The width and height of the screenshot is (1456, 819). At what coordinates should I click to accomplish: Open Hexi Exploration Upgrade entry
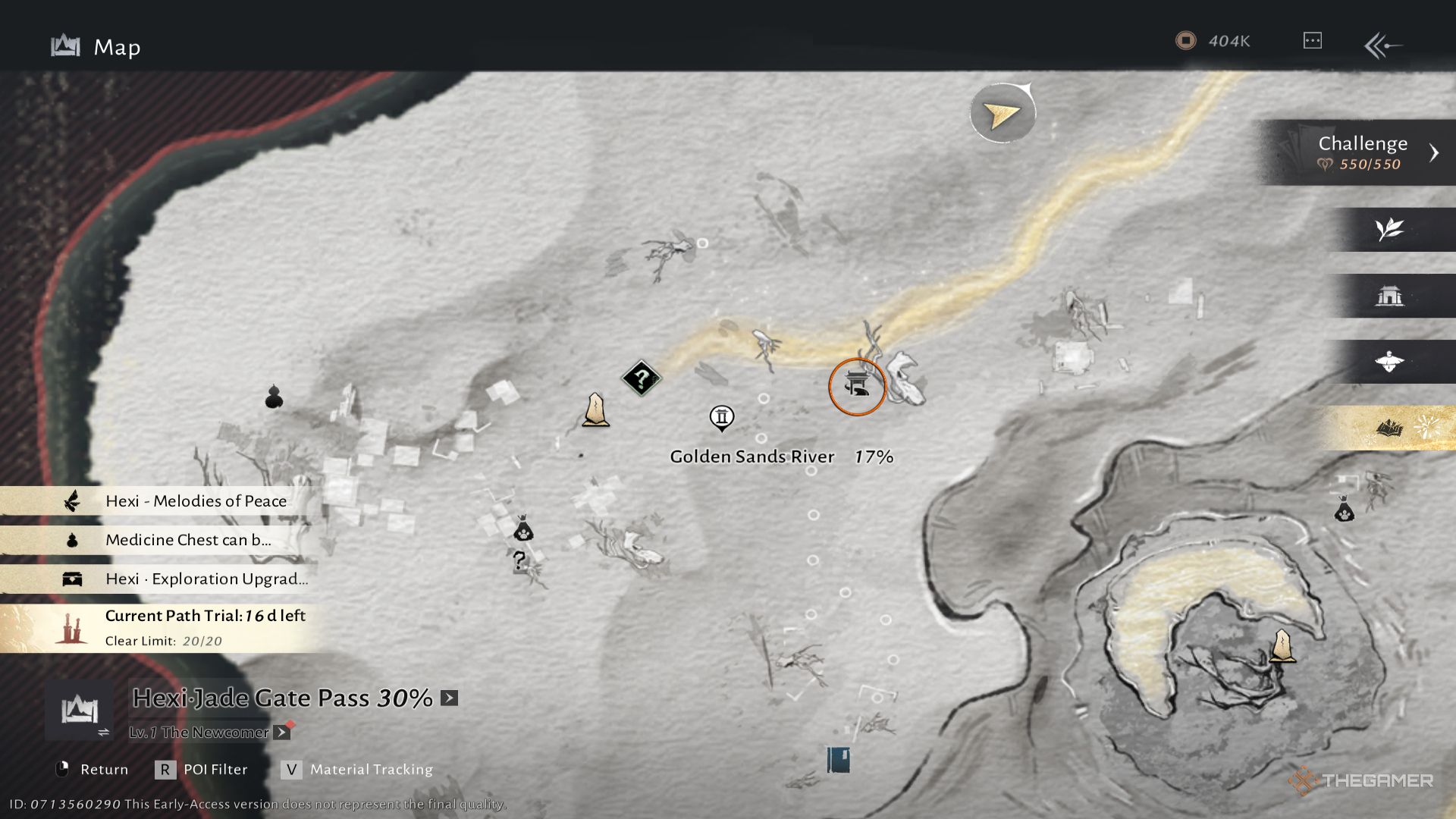click(x=206, y=579)
